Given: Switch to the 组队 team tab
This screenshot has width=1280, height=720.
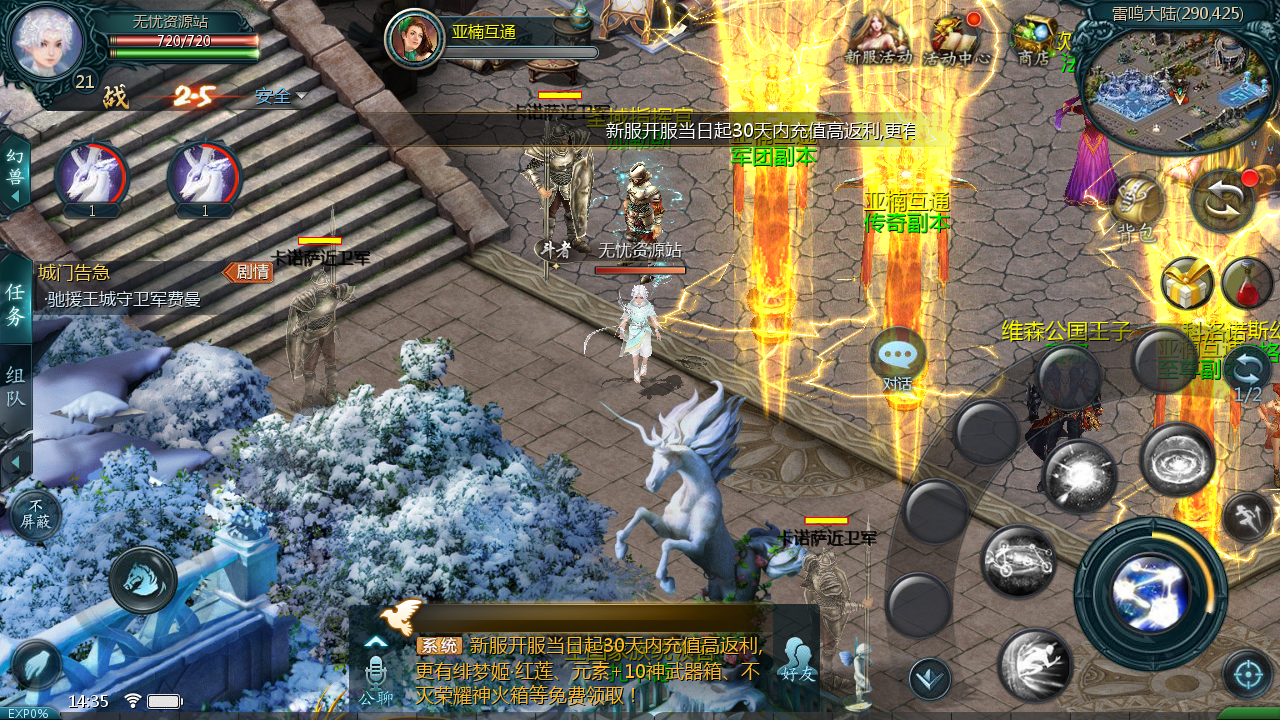Looking at the screenshot, I should pos(16,388).
